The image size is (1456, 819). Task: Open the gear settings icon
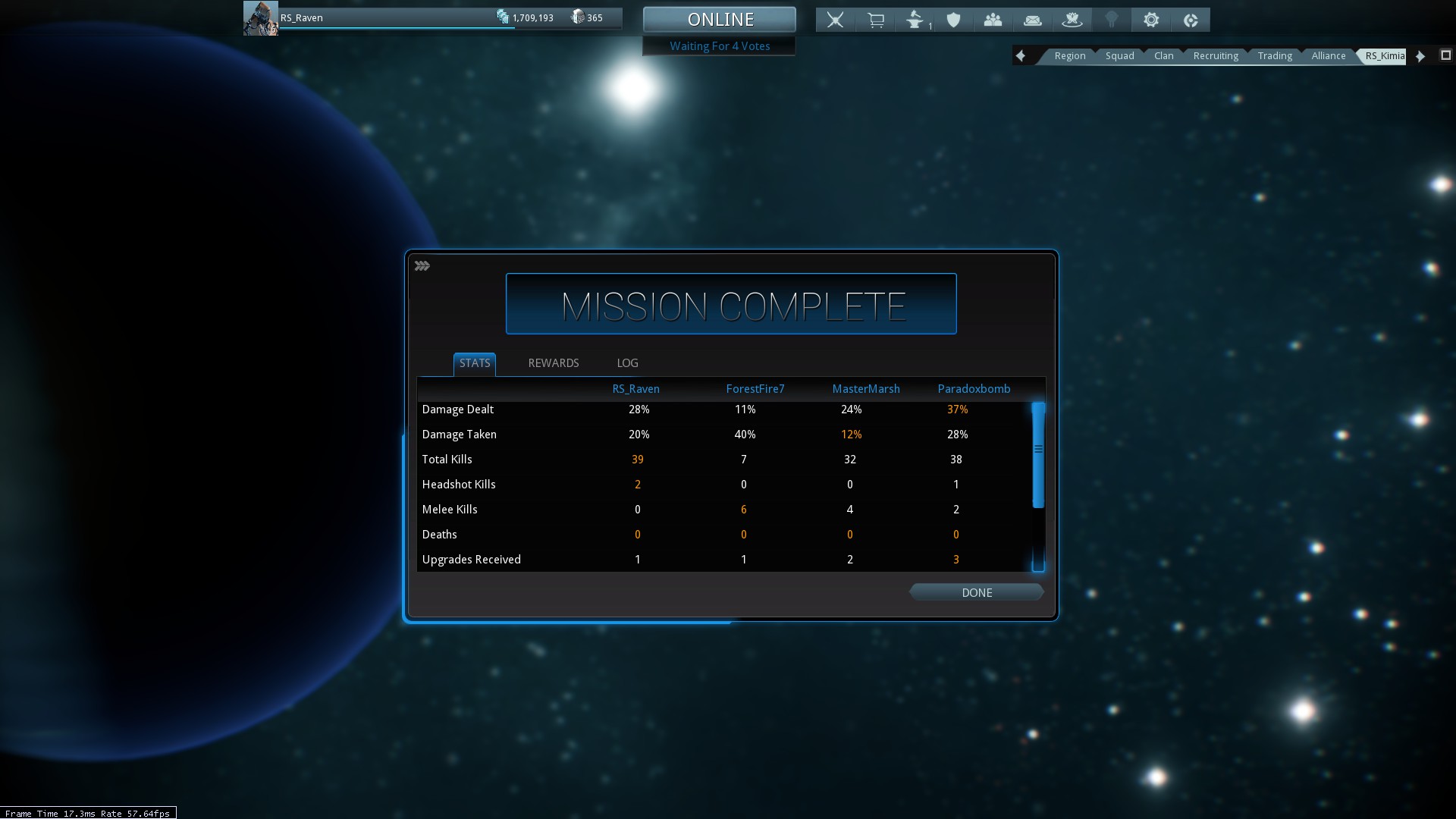(x=1150, y=20)
